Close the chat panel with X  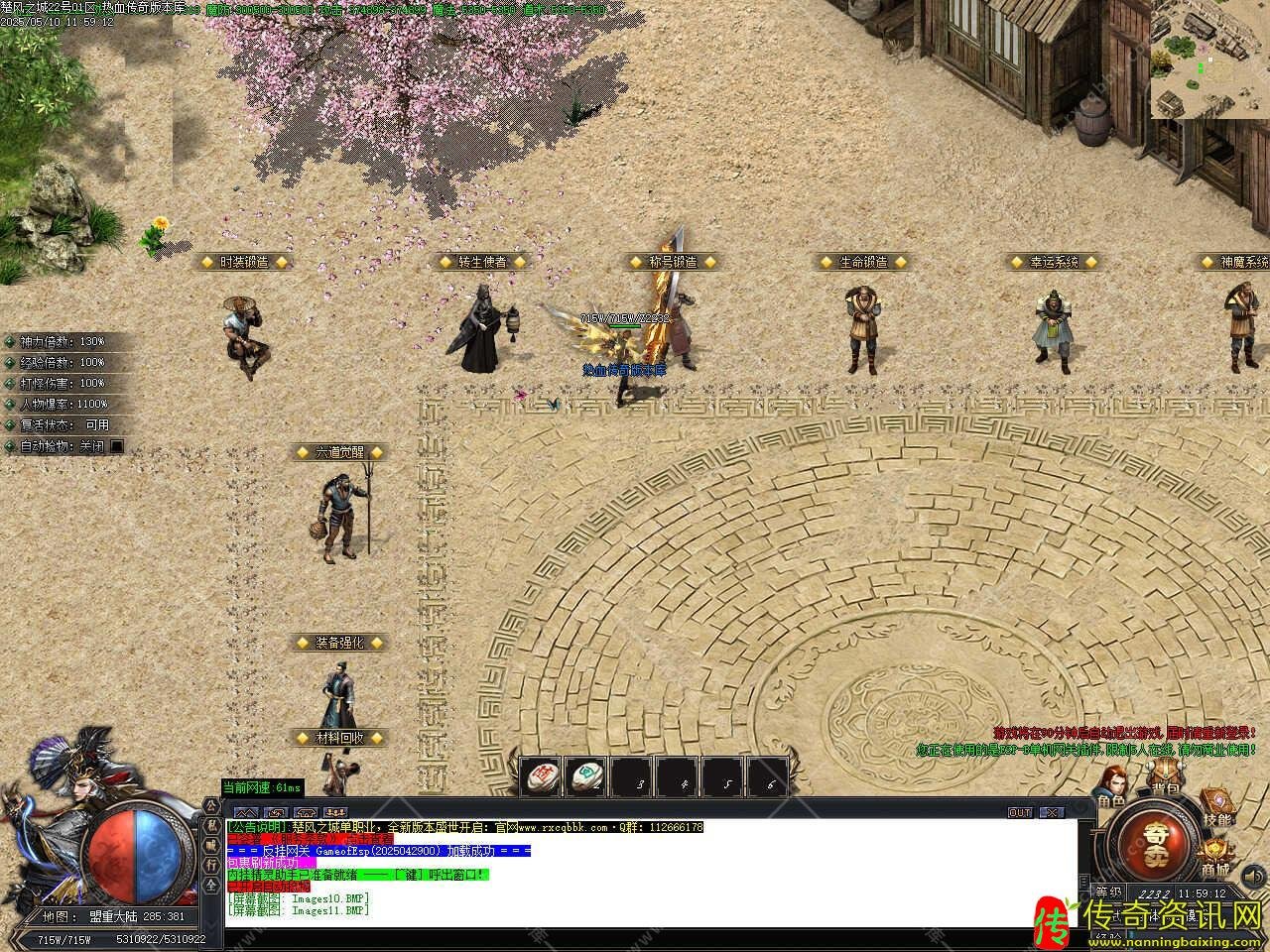tap(1050, 812)
